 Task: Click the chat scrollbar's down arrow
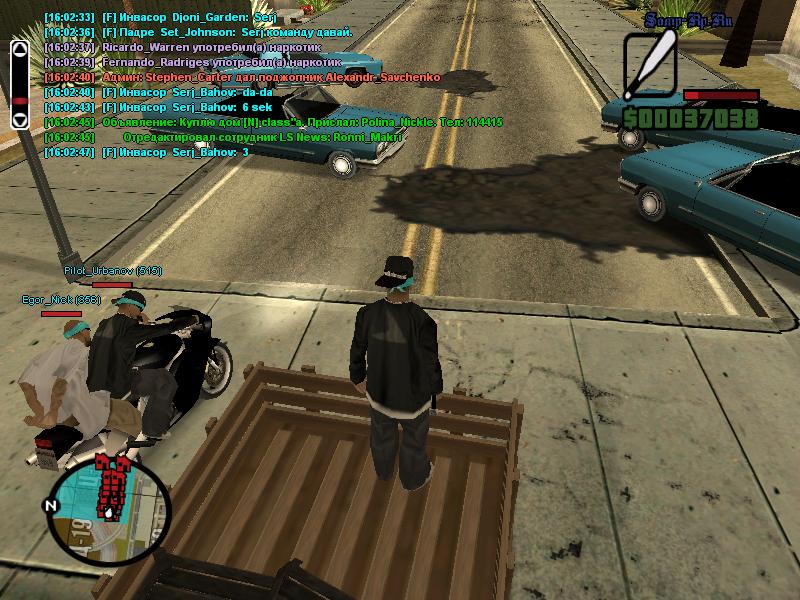tap(19, 119)
